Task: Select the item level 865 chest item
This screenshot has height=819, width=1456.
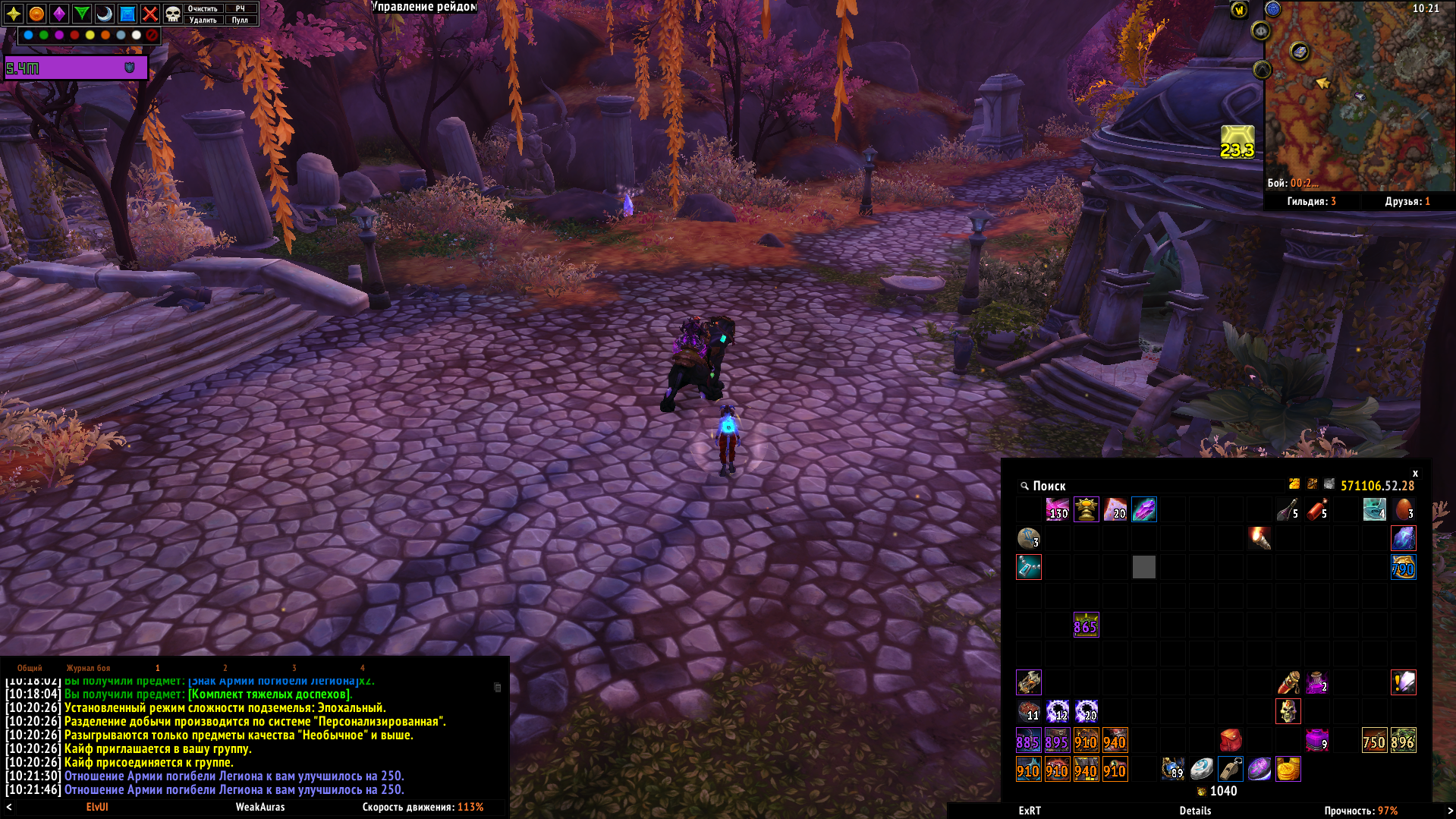Action: 1086,625
